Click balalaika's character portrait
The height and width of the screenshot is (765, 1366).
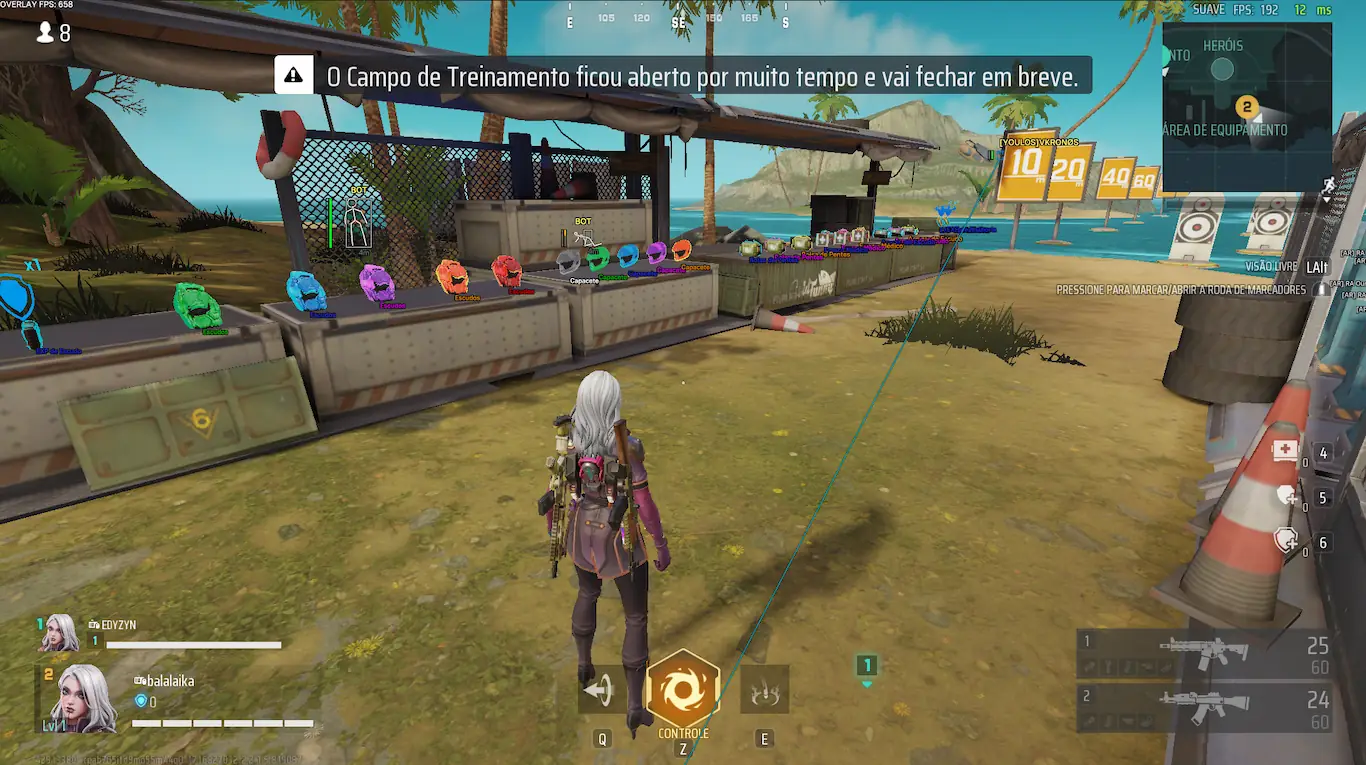pos(82,696)
